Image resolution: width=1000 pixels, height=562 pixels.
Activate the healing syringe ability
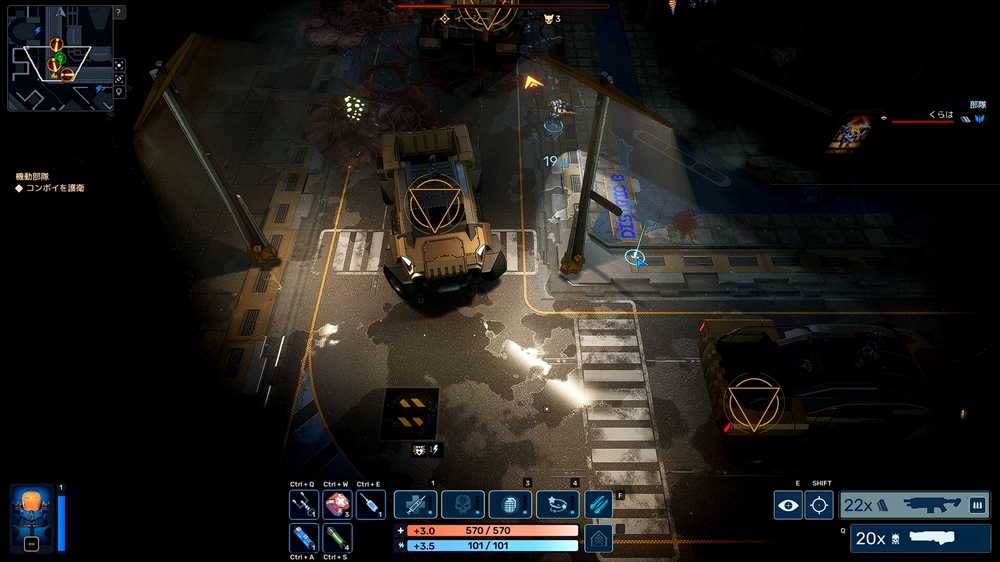click(416, 505)
